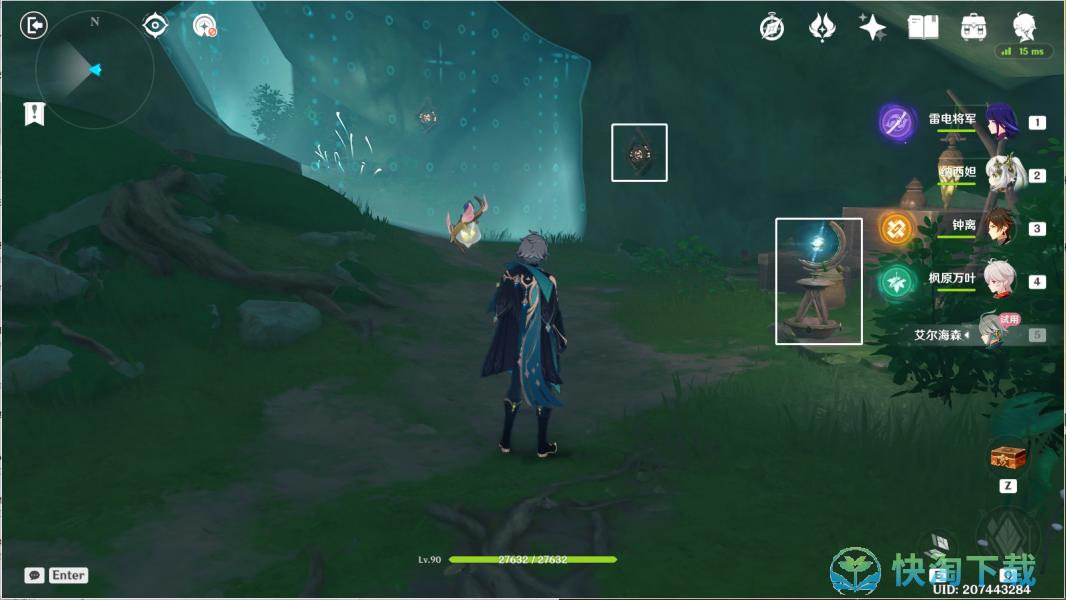1066x600 pixels.
Task: Open the quest bookmark icon
Action: point(34,113)
